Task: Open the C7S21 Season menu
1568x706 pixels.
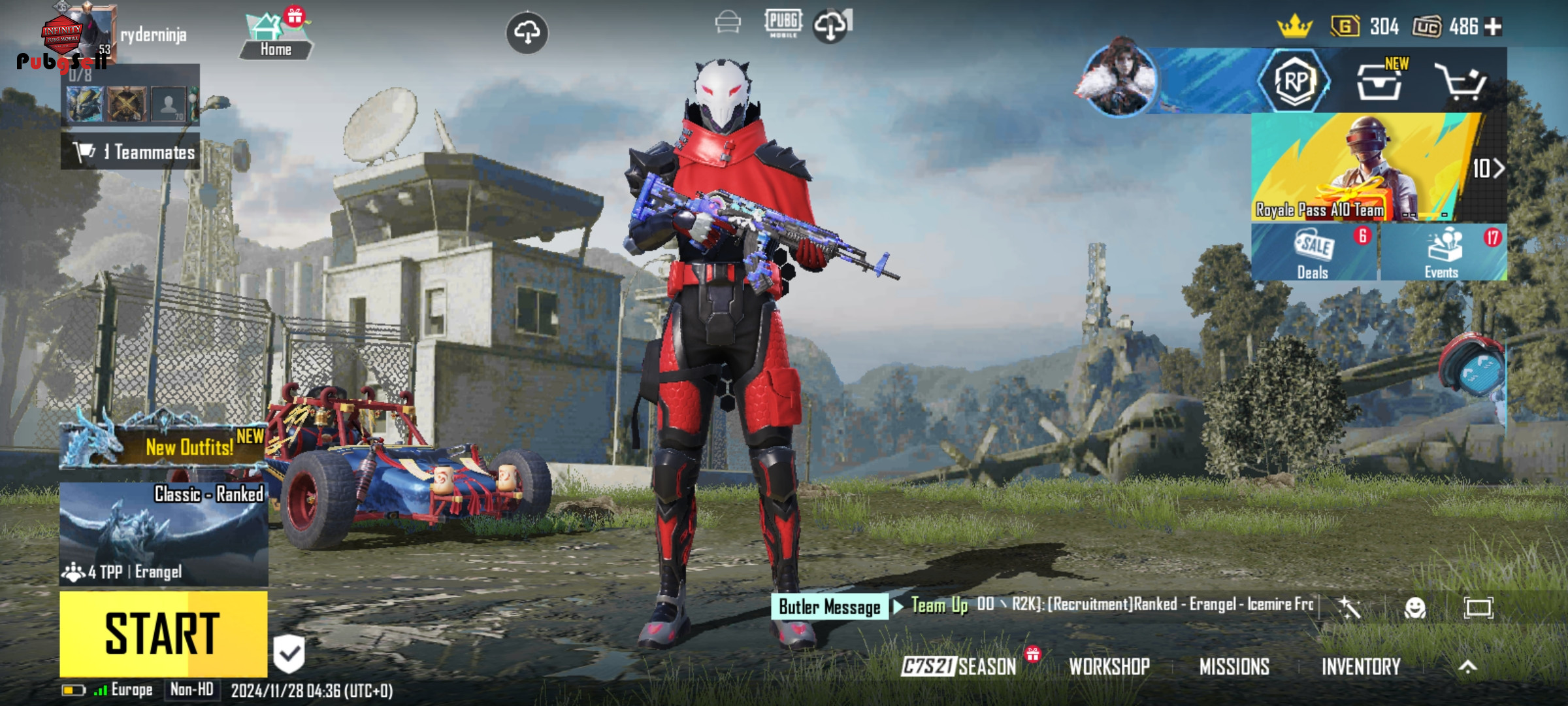Action: pos(959,666)
